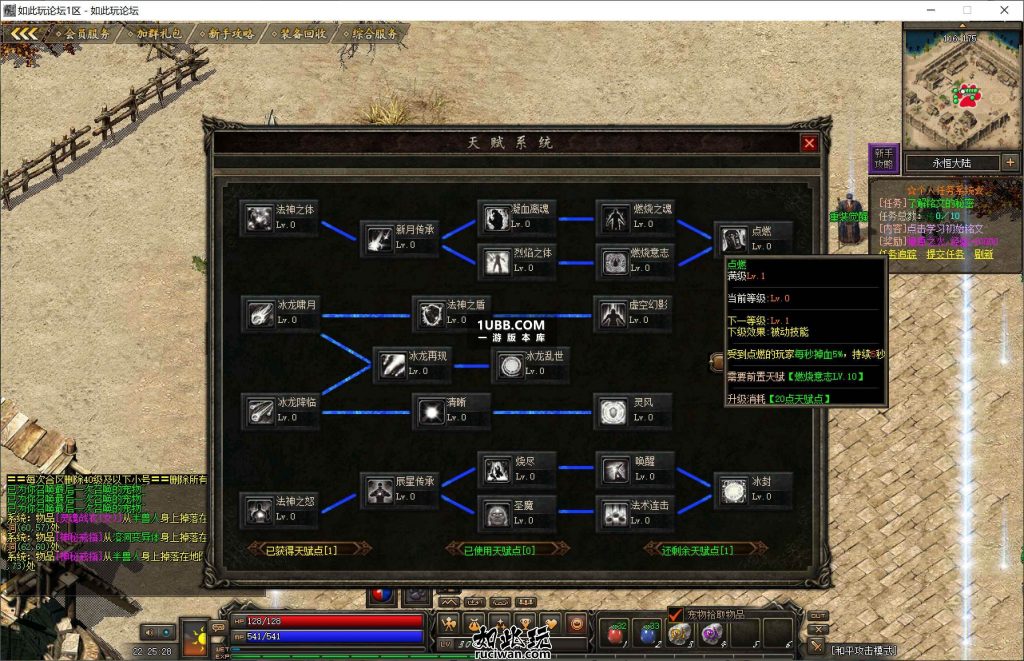Toggle the 宠物拾取物品 checkbox

tap(675, 614)
